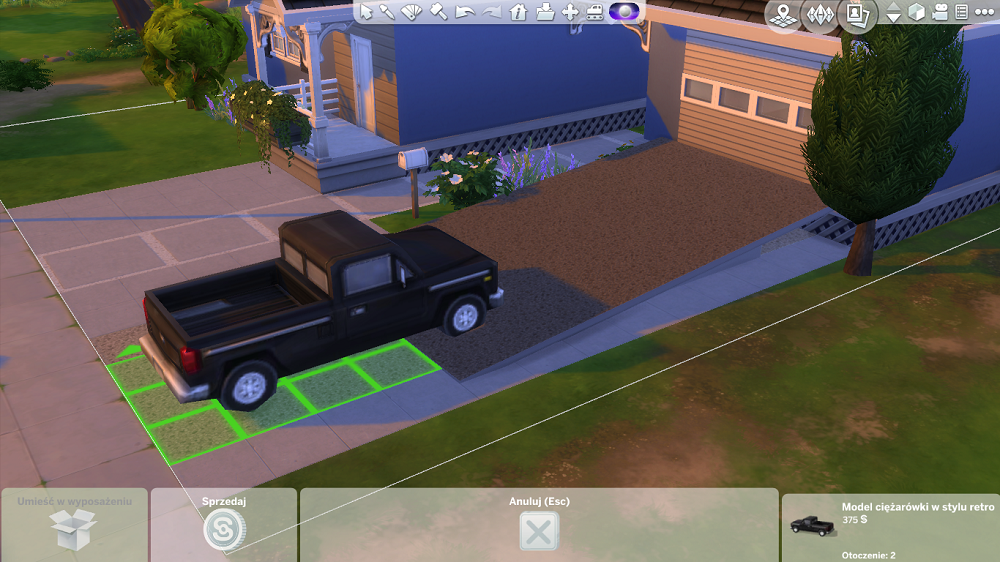The image size is (1000, 562).
Task: Click the bulldozer icon
Action: tap(596, 12)
